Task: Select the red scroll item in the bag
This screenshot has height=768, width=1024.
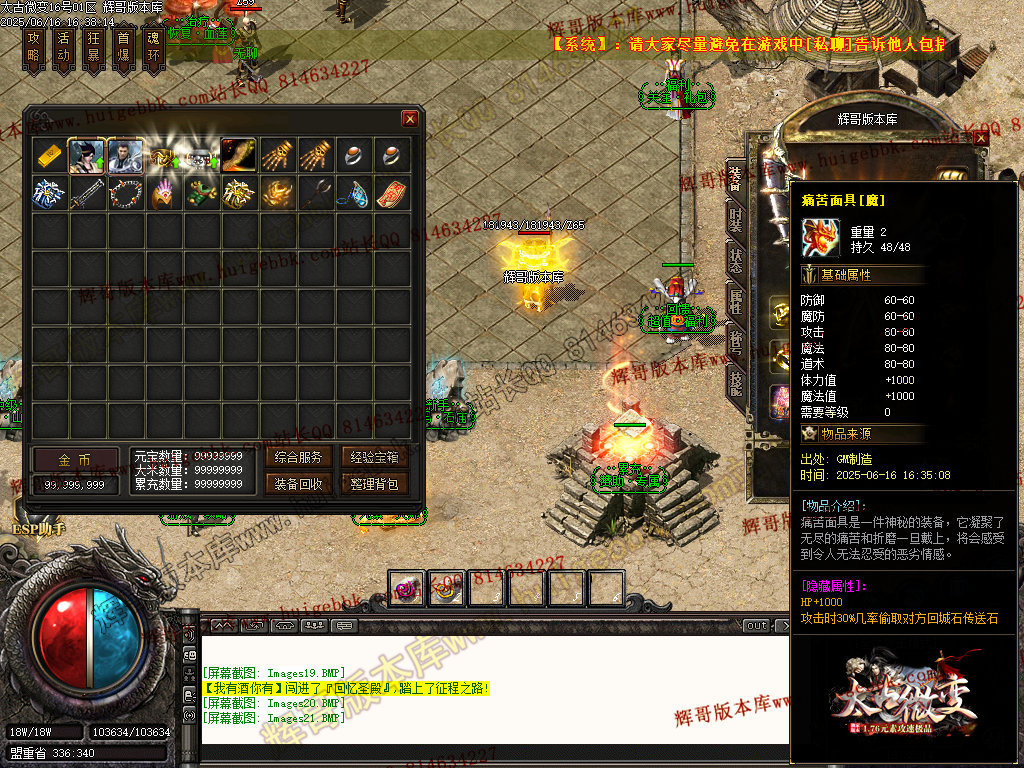Action: tap(392, 193)
